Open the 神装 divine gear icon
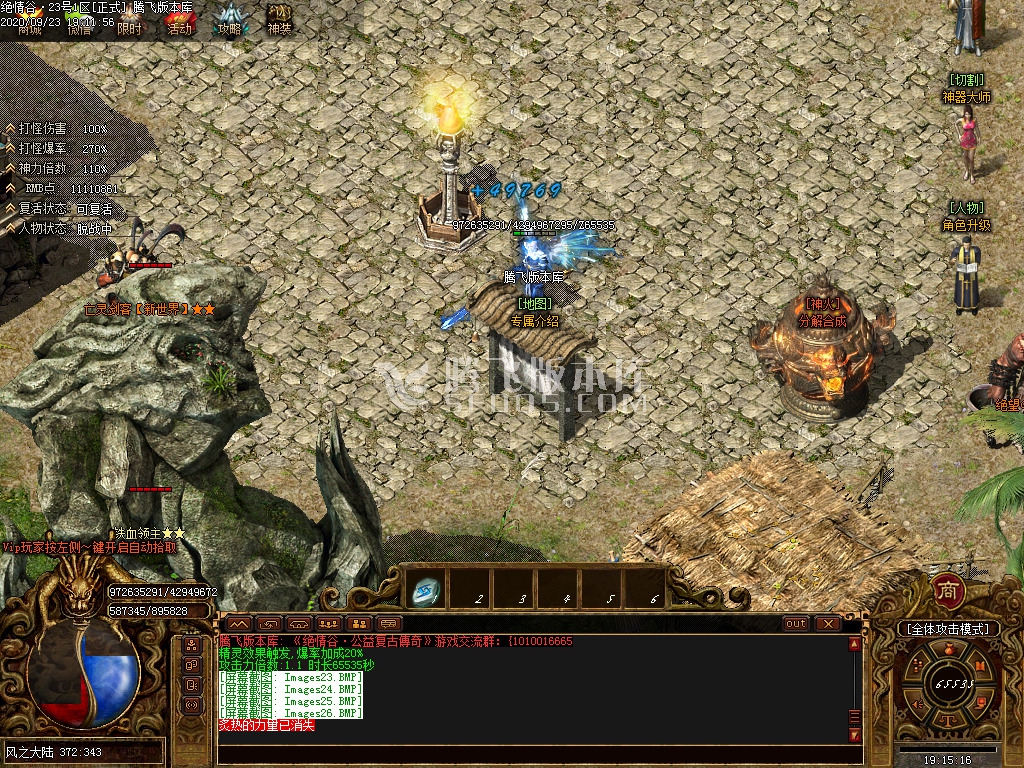 (280, 20)
